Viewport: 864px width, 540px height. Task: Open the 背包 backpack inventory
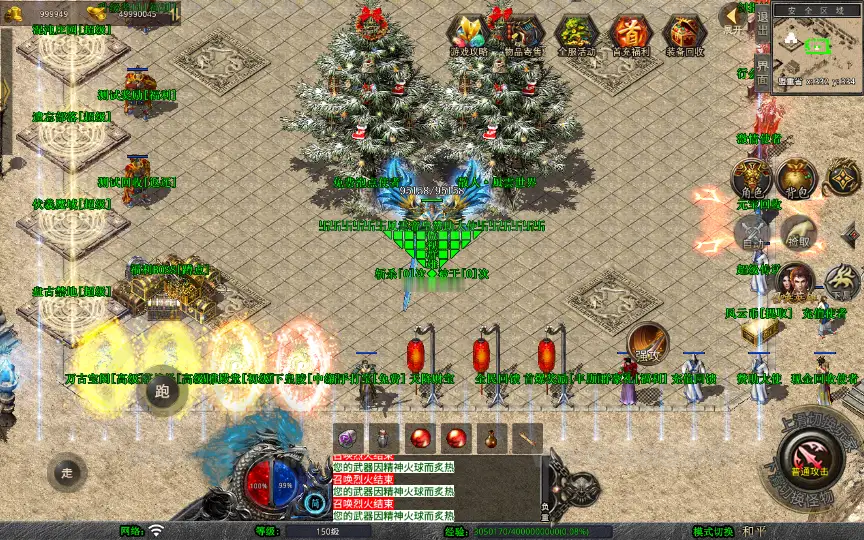[797, 177]
